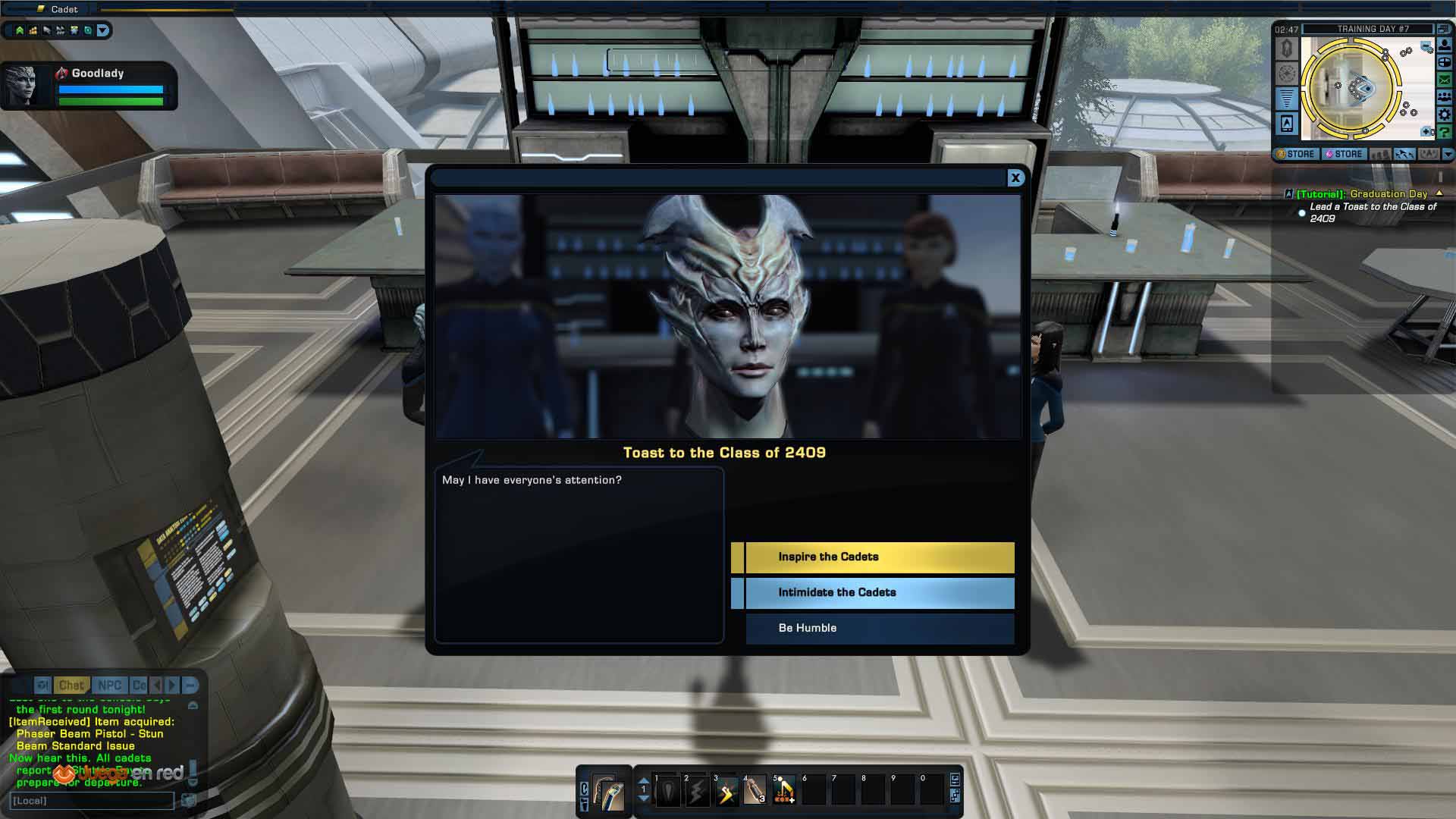Choose the Inspire the Cadets reply

coord(879,557)
